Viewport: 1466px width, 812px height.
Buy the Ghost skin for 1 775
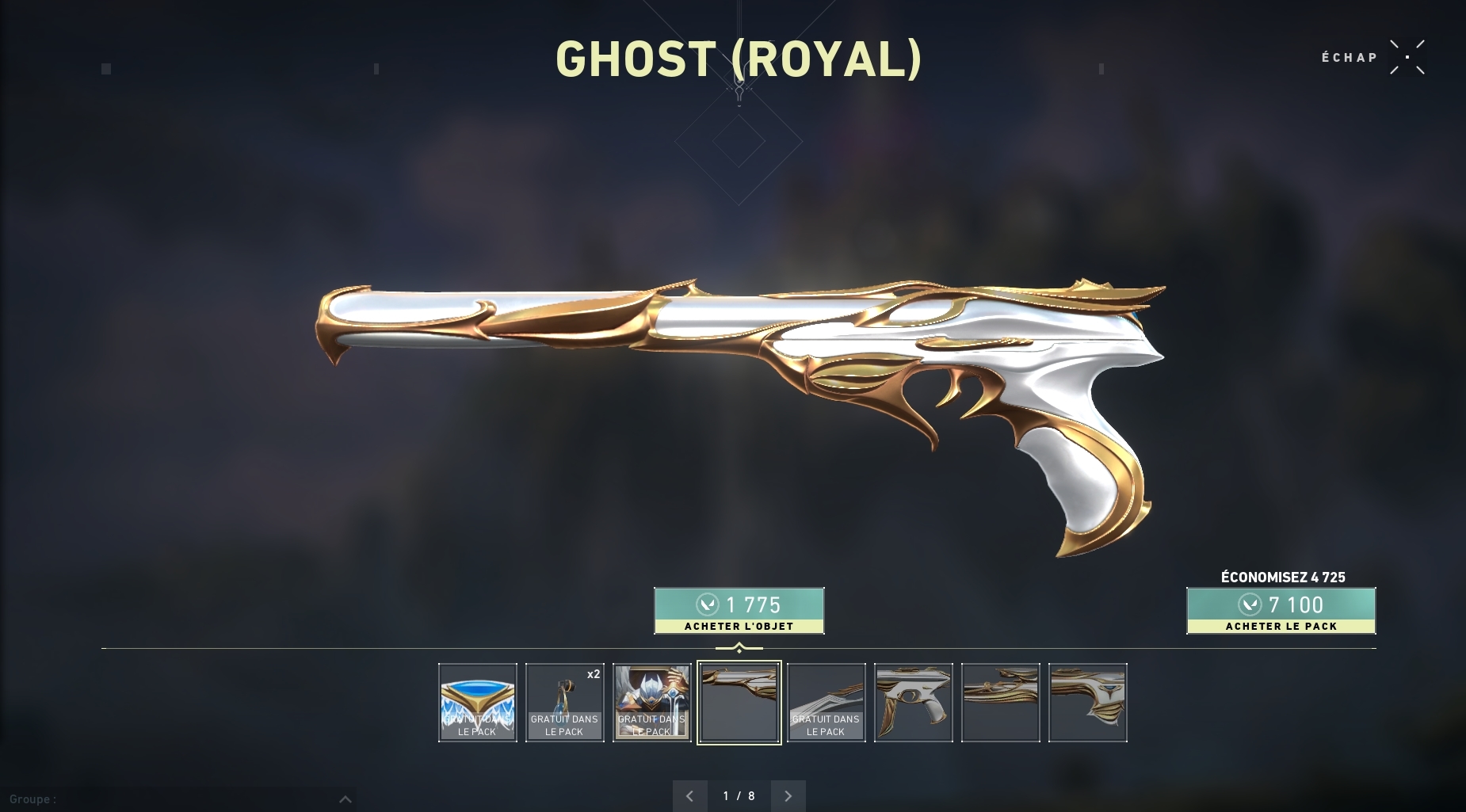click(739, 611)
